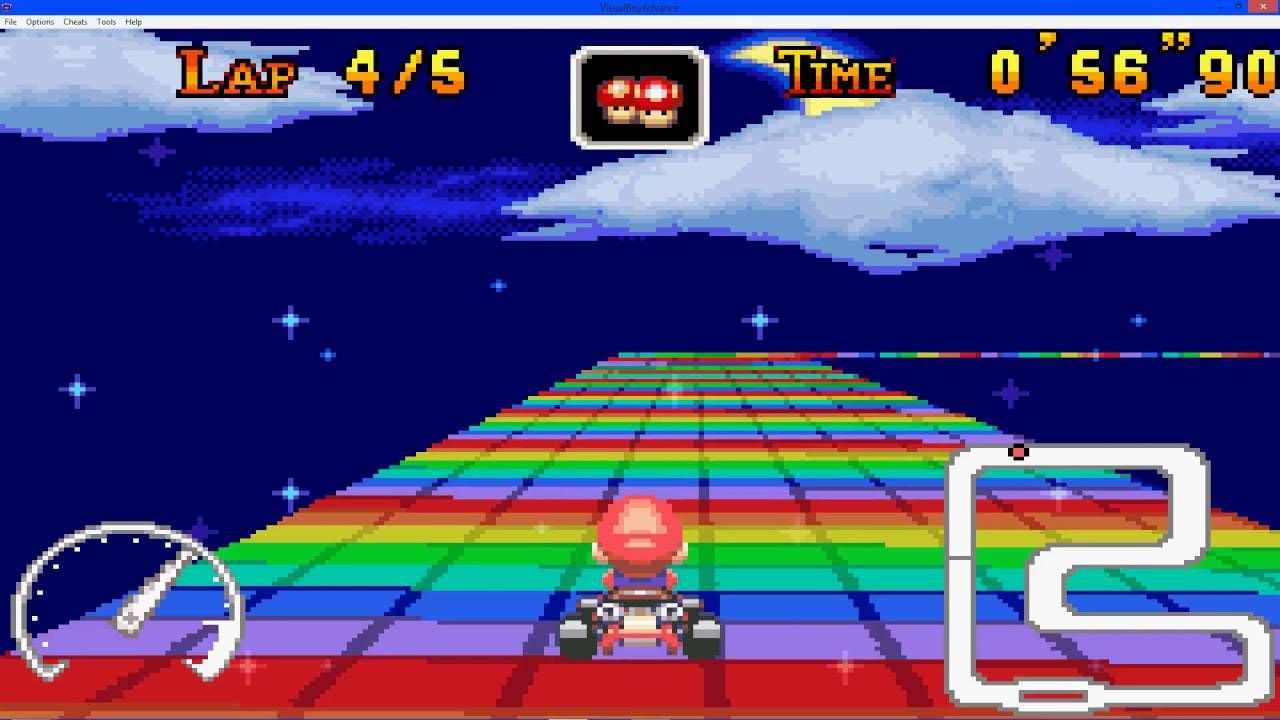Screen dimensions: 1280x720
Task: Open the Help menu
Action: coord(131,21)
